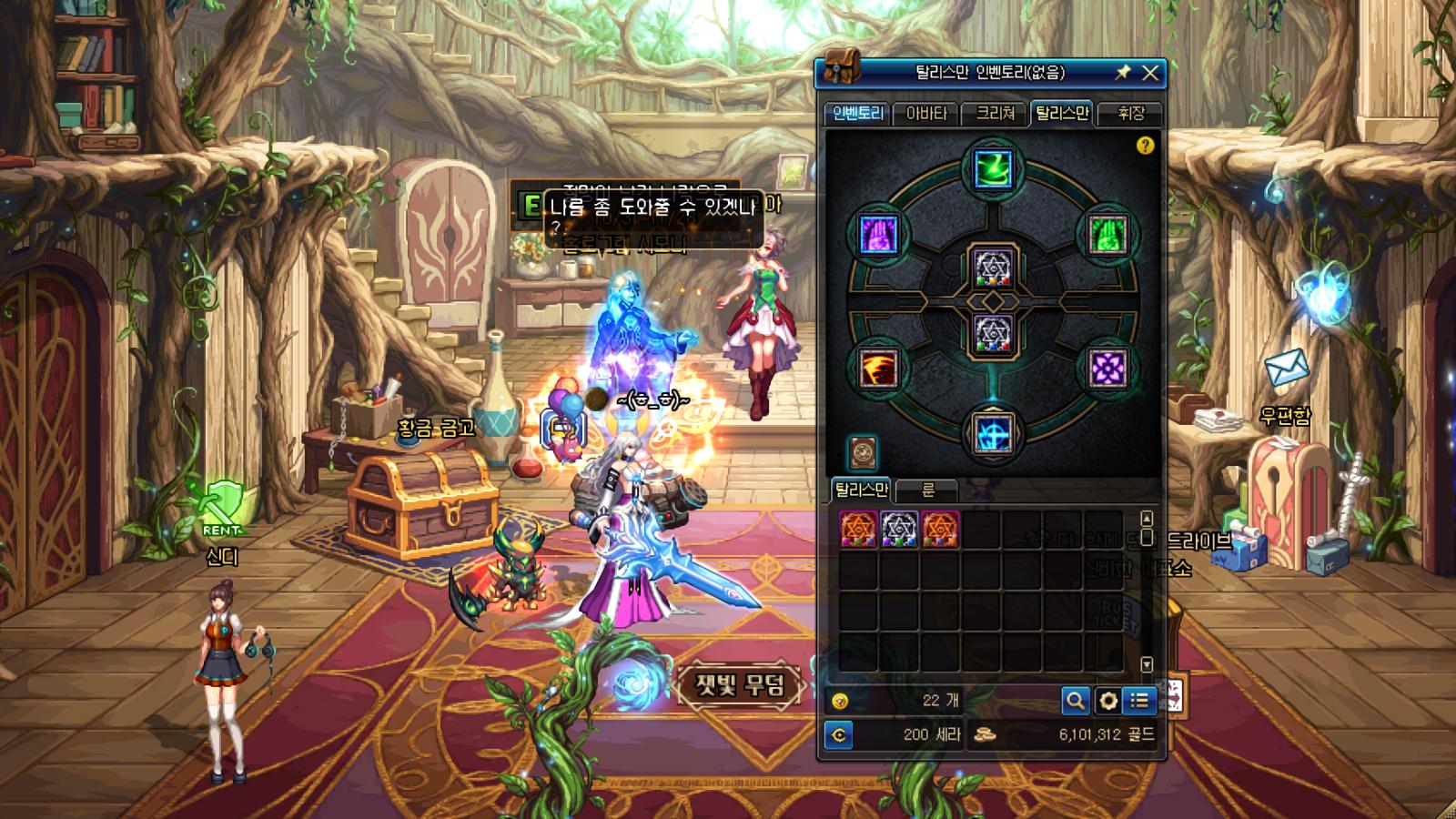Screen dimensions: 1456x819
Task: Close the talisman inventory window
Action: [1150, 73]
